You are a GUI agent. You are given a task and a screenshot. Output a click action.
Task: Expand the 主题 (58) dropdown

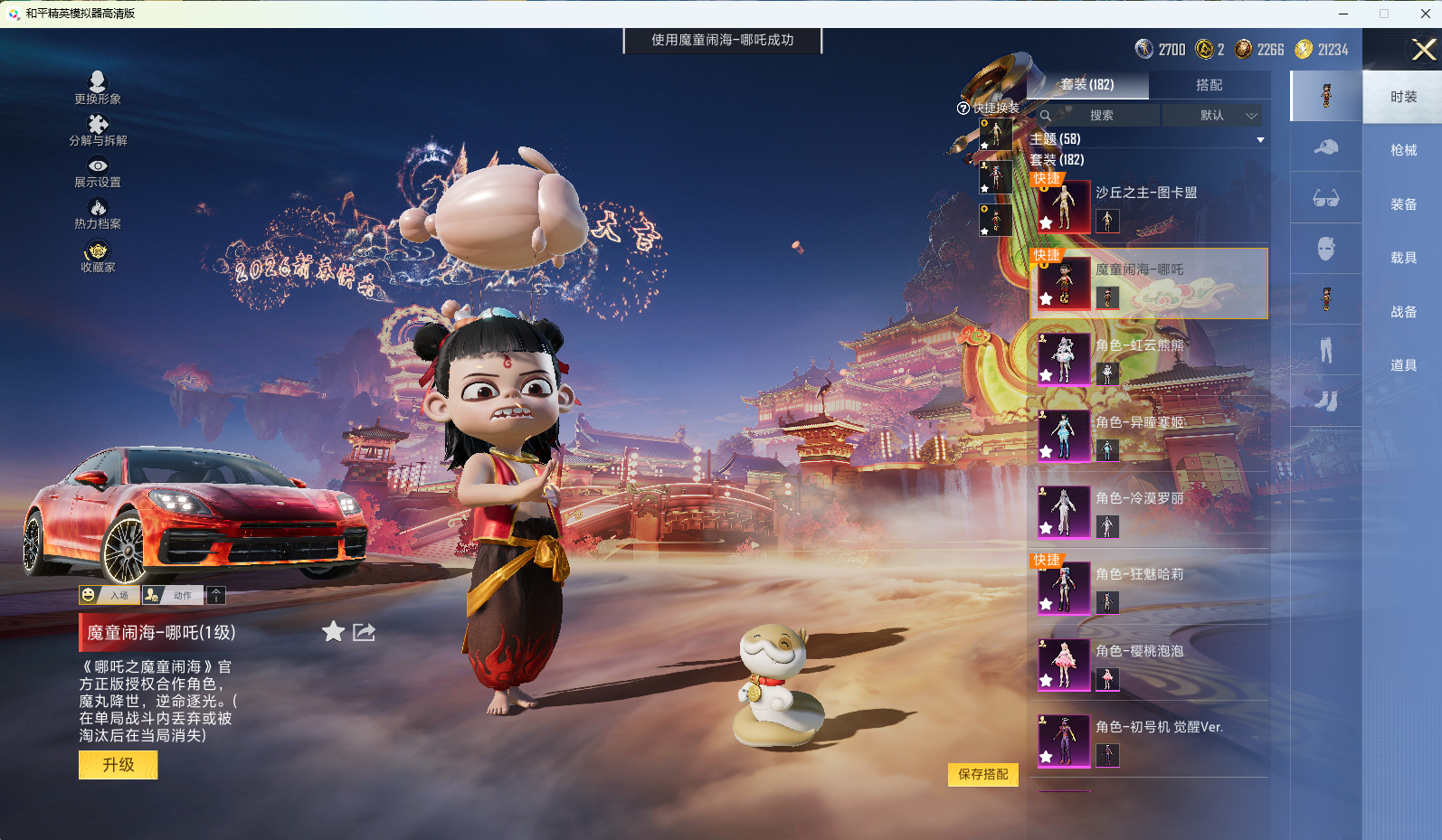tap(1259, 139)
